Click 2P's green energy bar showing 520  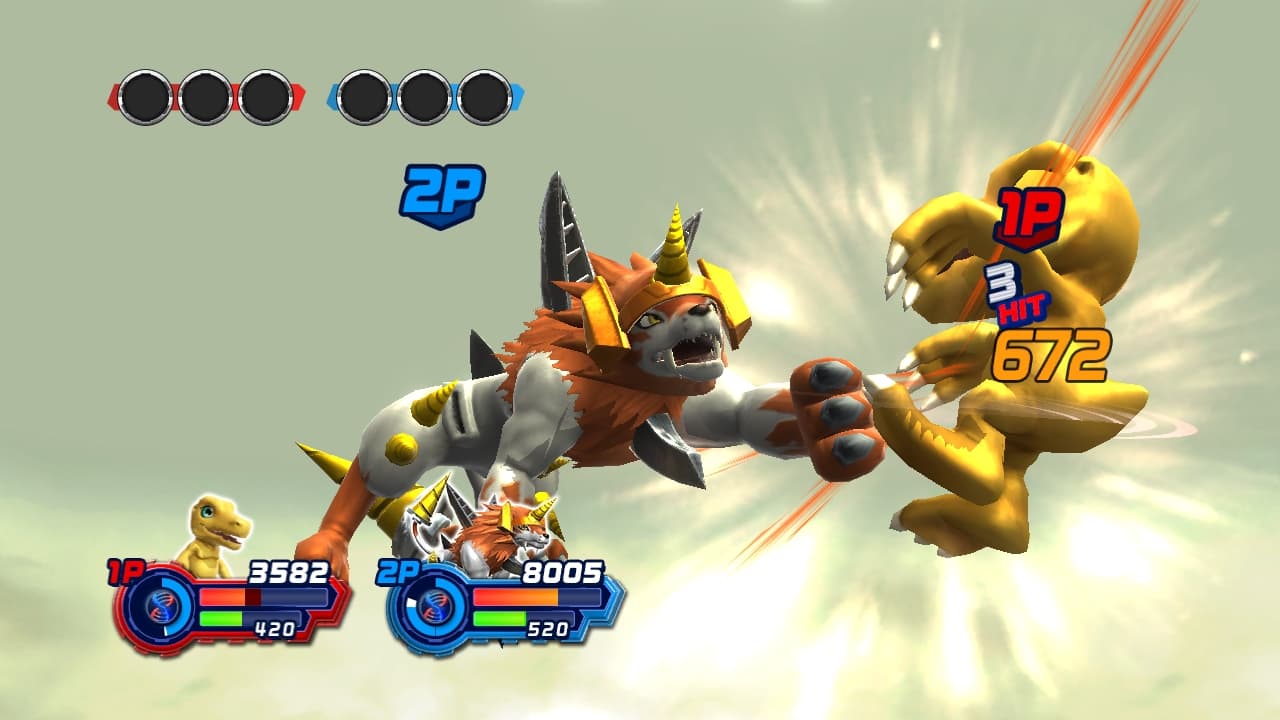click(501, 617)
